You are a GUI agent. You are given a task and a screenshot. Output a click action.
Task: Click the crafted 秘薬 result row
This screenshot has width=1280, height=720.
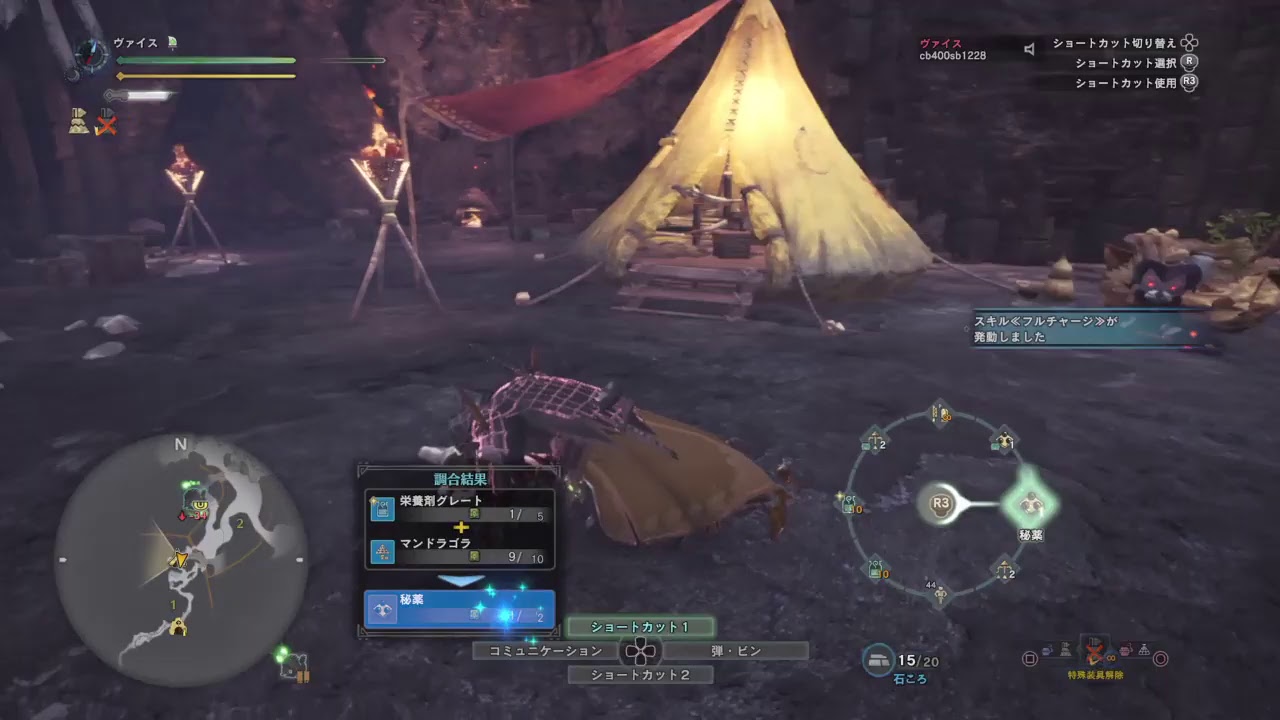pos(460,608)
